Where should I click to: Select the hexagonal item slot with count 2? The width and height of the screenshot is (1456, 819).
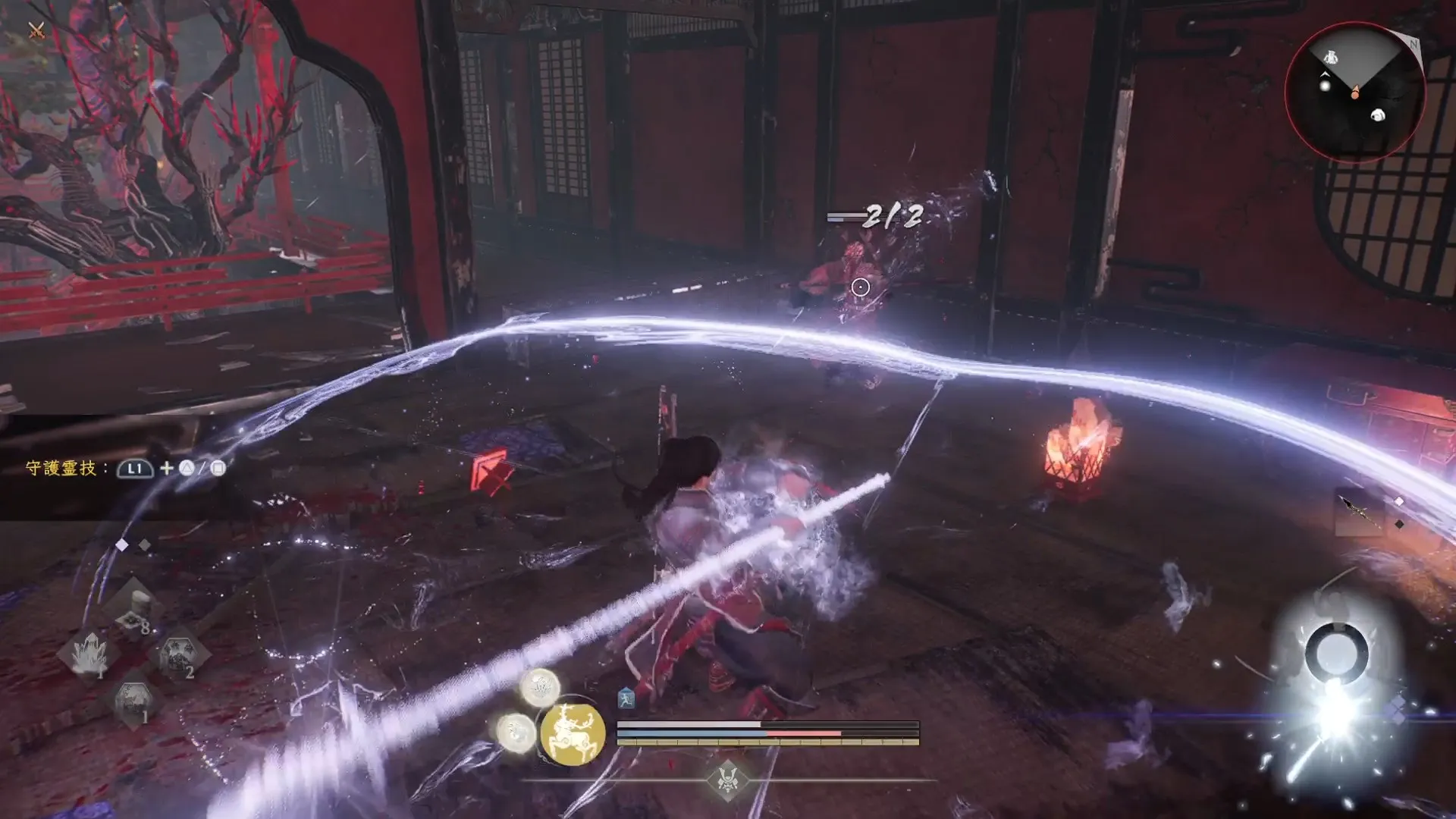click(x=178, y=654)
